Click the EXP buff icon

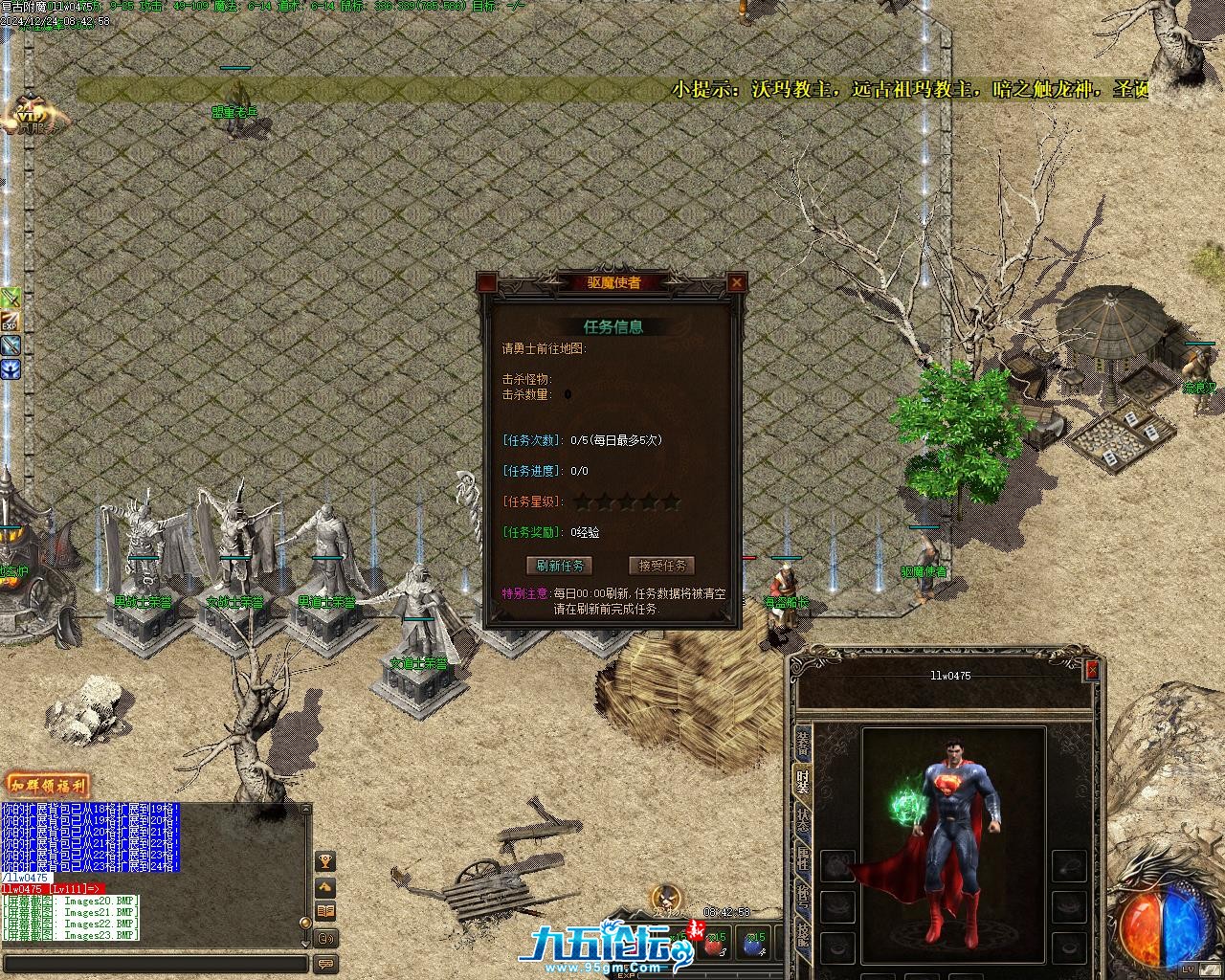coord(11,321)
